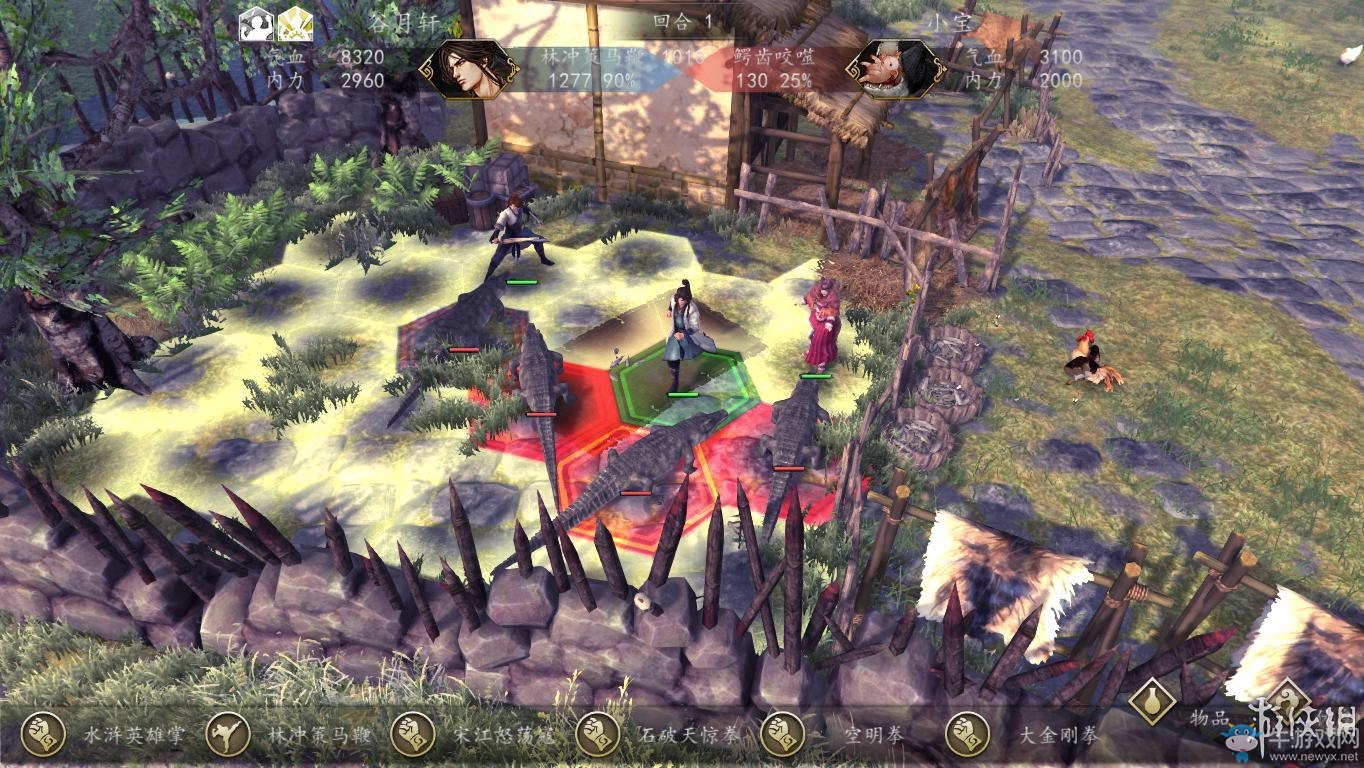This screenshot has height=768, width=1364.
Task: Select the 大金刚拳 skill
Action: (967, 736)
